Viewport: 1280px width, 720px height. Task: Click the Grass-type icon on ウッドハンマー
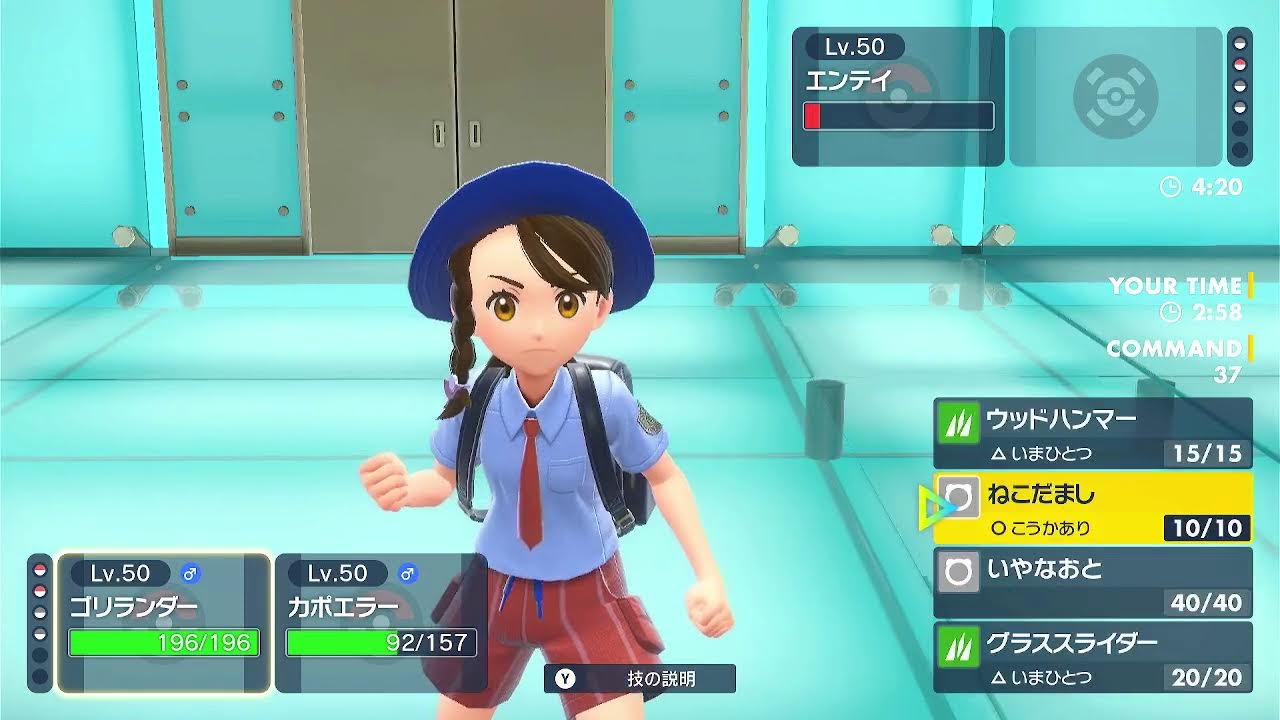[x=958, y=419]
